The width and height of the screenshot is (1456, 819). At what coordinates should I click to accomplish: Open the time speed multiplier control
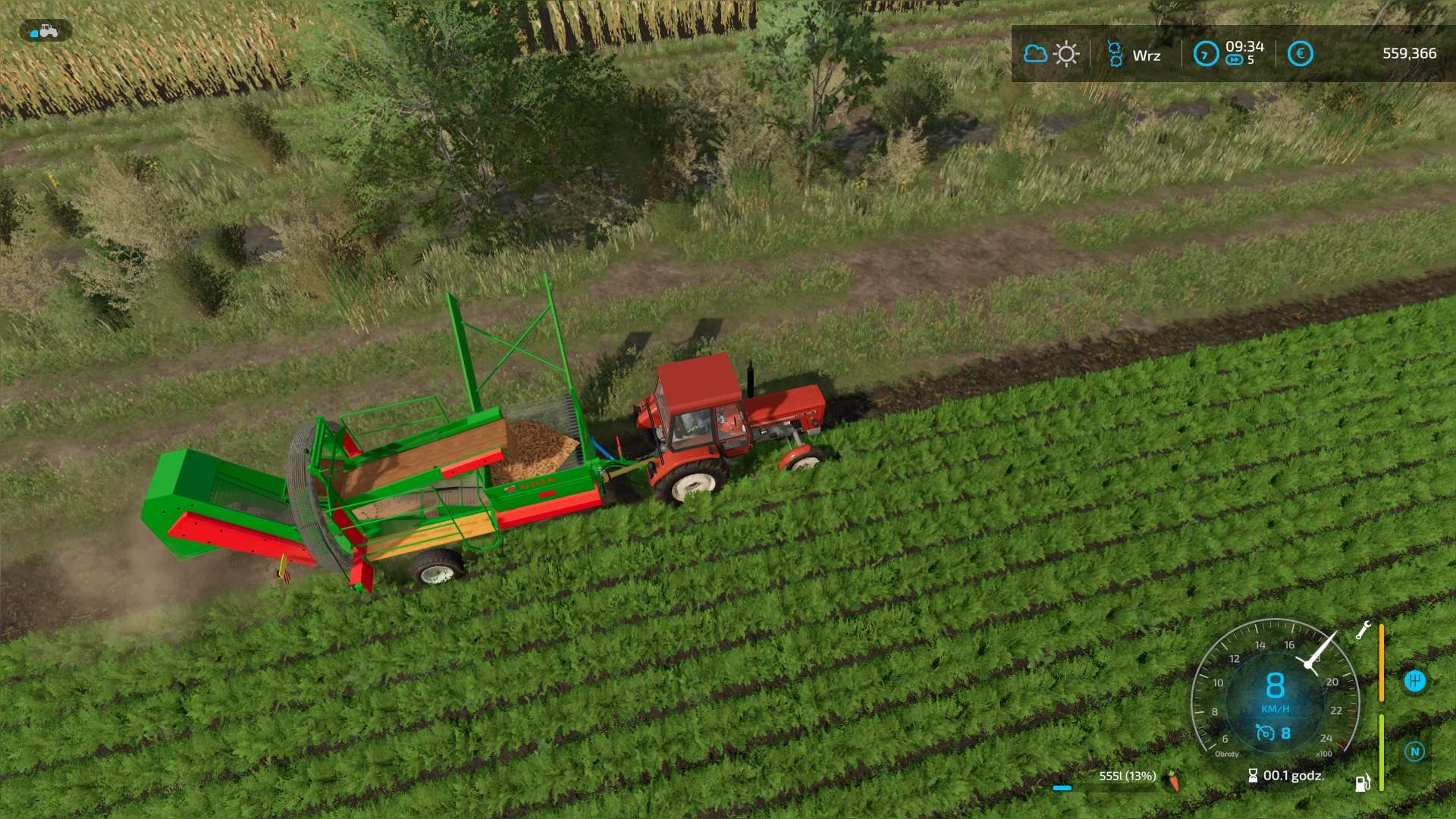pos(1236,61)
